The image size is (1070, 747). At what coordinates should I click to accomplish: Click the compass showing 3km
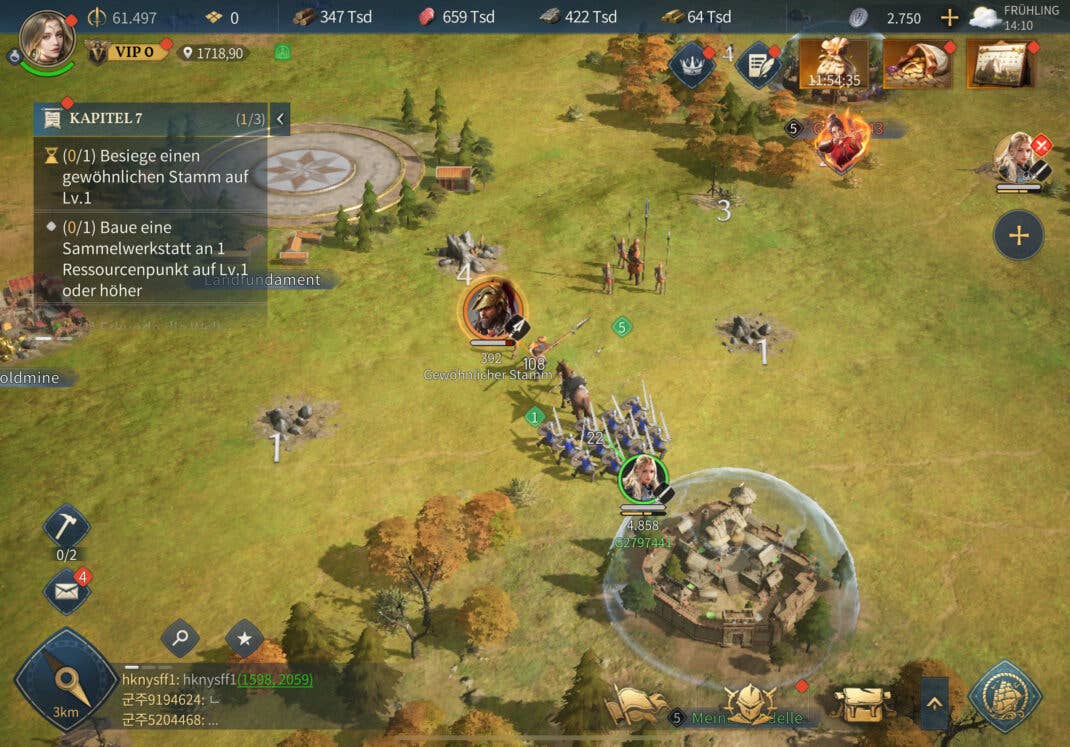[x=66, y=680]
